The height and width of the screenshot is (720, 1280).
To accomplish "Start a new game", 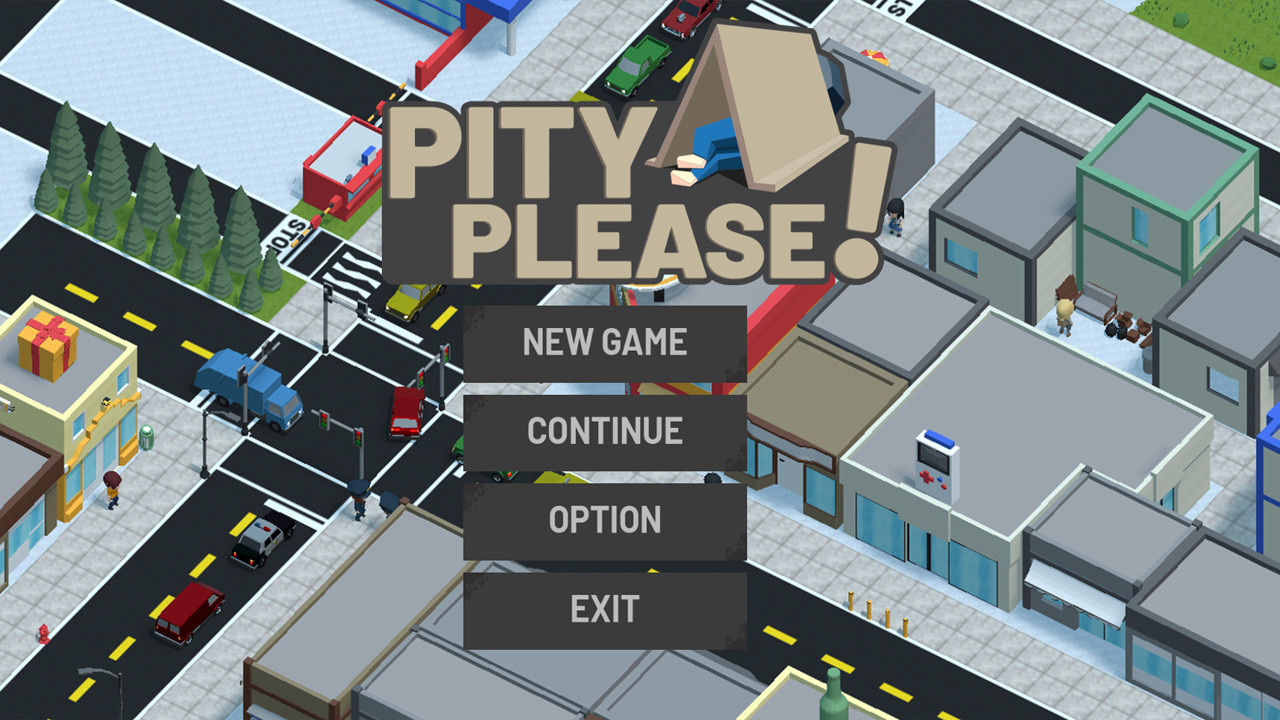I will (x=605, y=342).
